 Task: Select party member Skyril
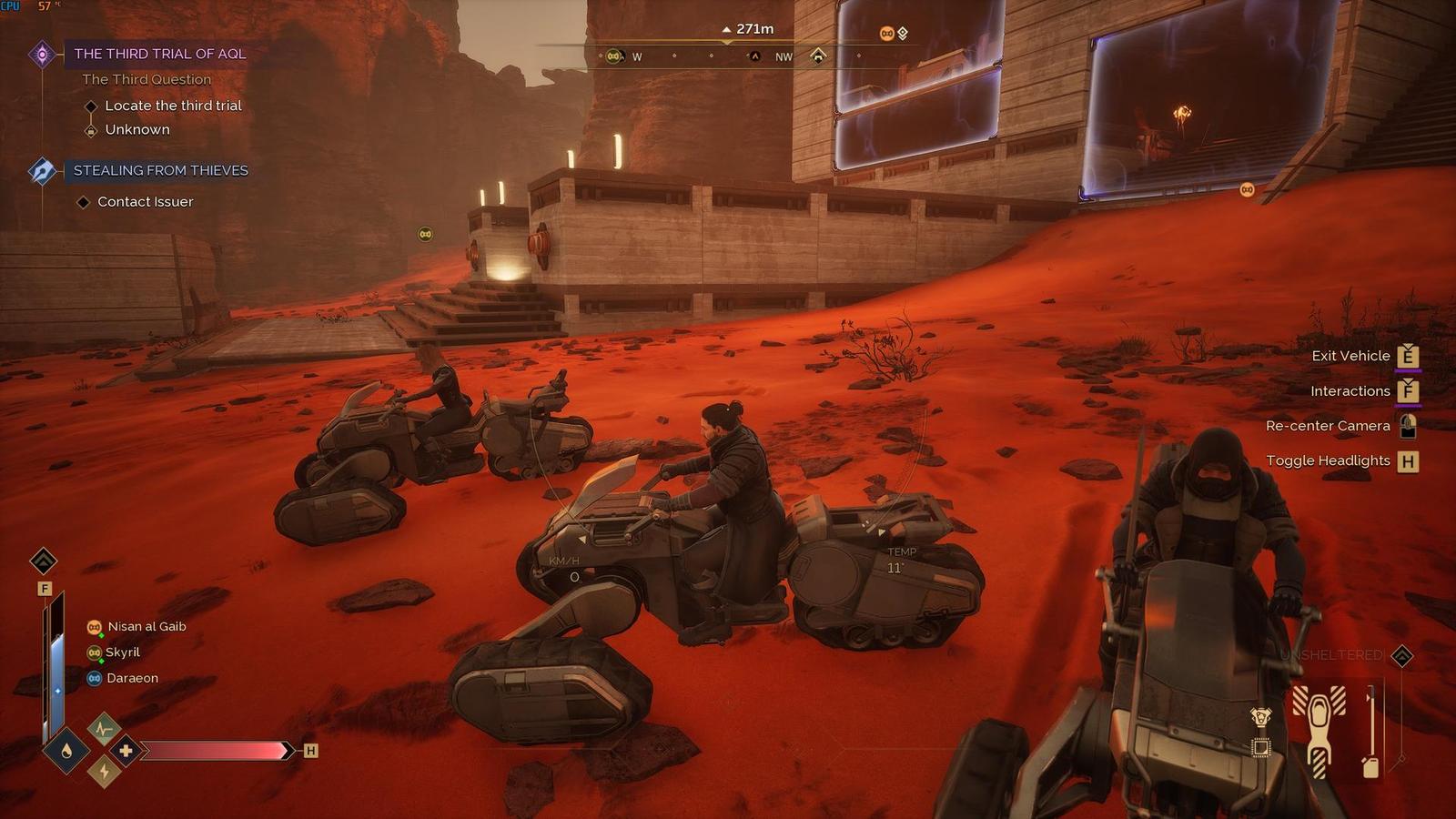(122, 652)
